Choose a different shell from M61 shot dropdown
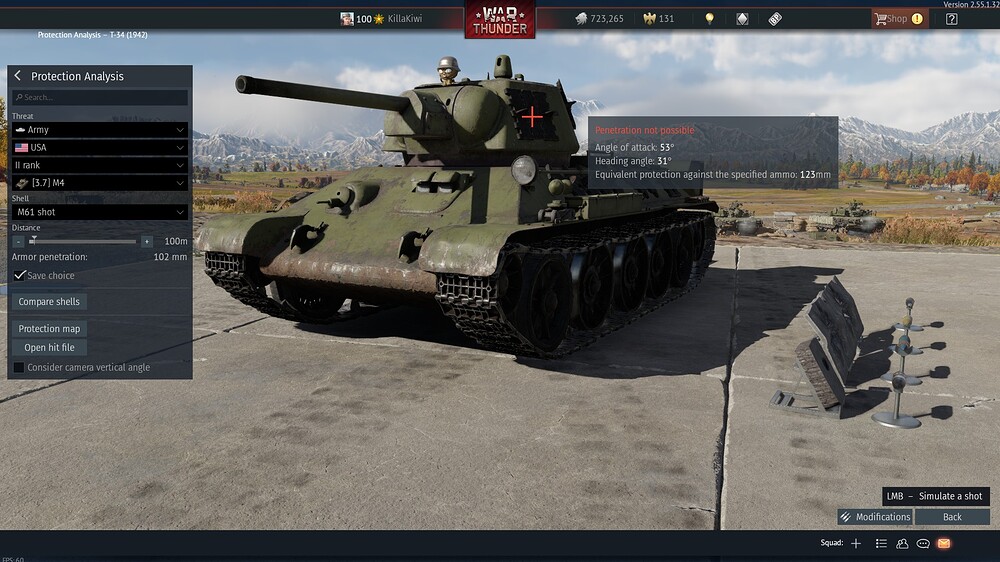 click(100, 212)
